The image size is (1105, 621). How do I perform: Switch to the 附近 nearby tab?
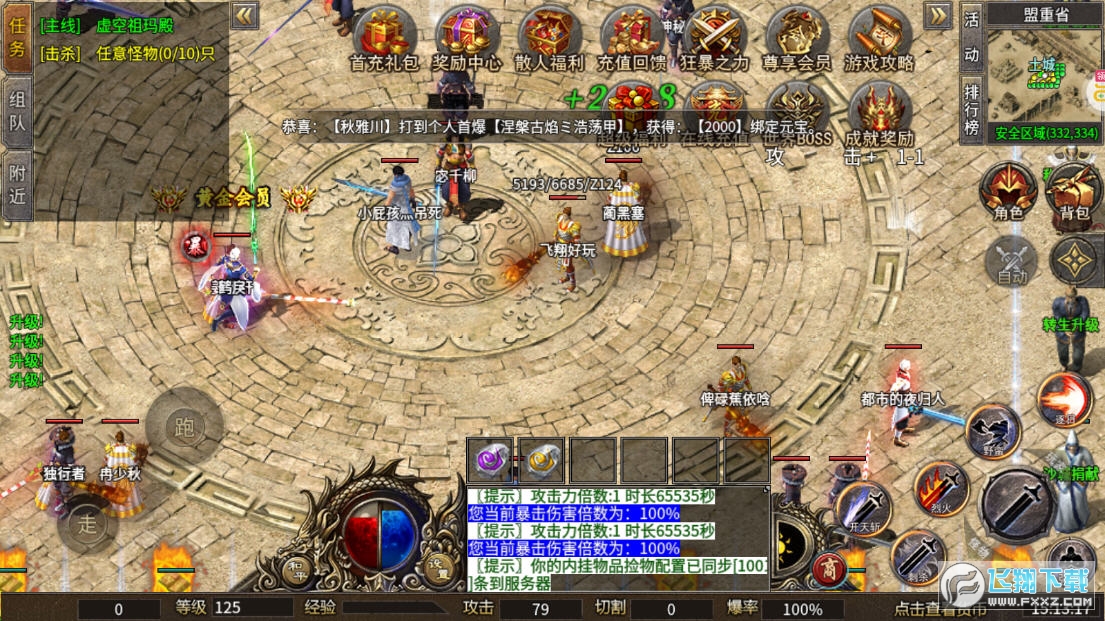(17, 184)
